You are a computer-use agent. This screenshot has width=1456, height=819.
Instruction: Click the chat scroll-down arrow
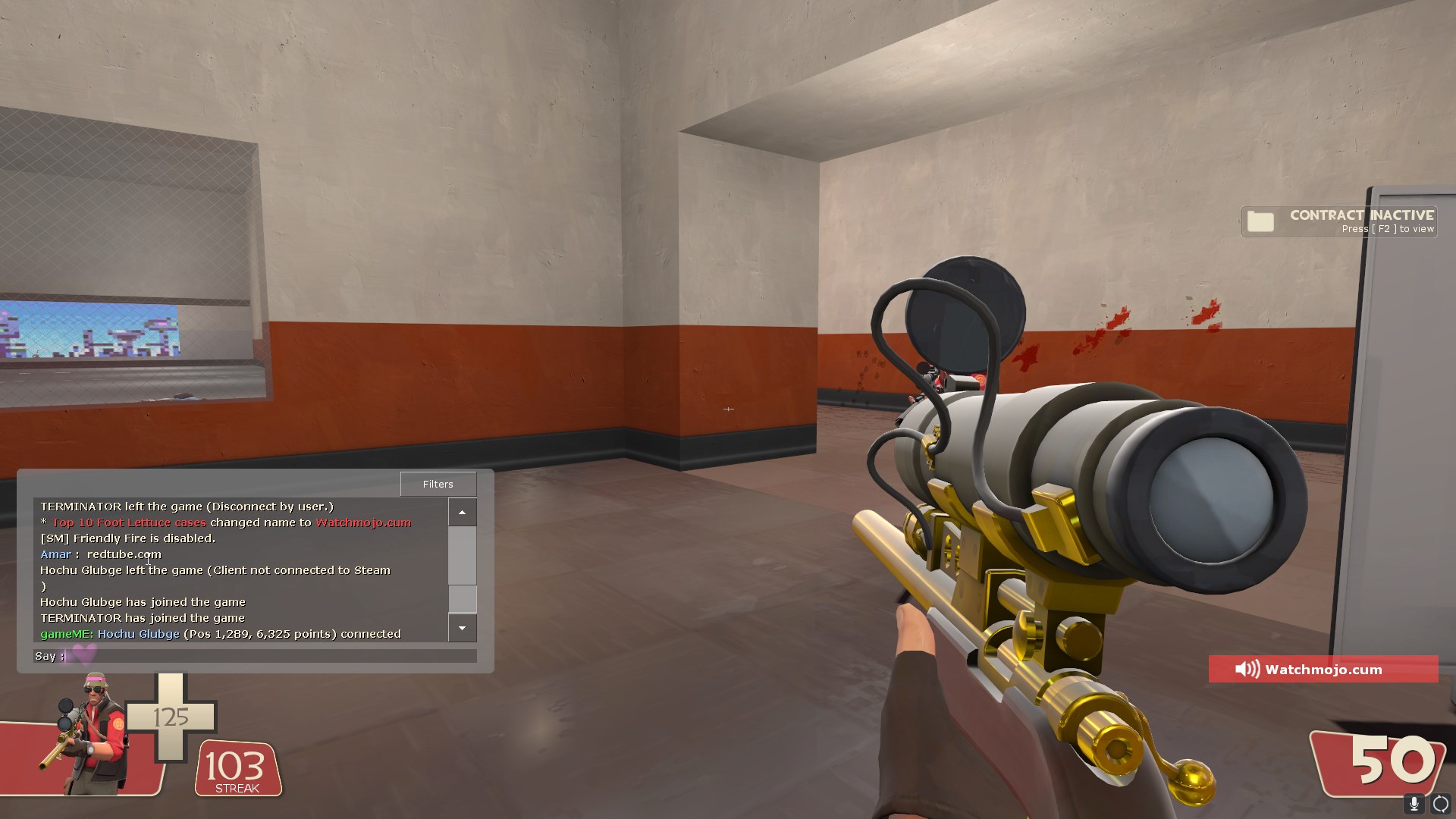pos(462,628)
